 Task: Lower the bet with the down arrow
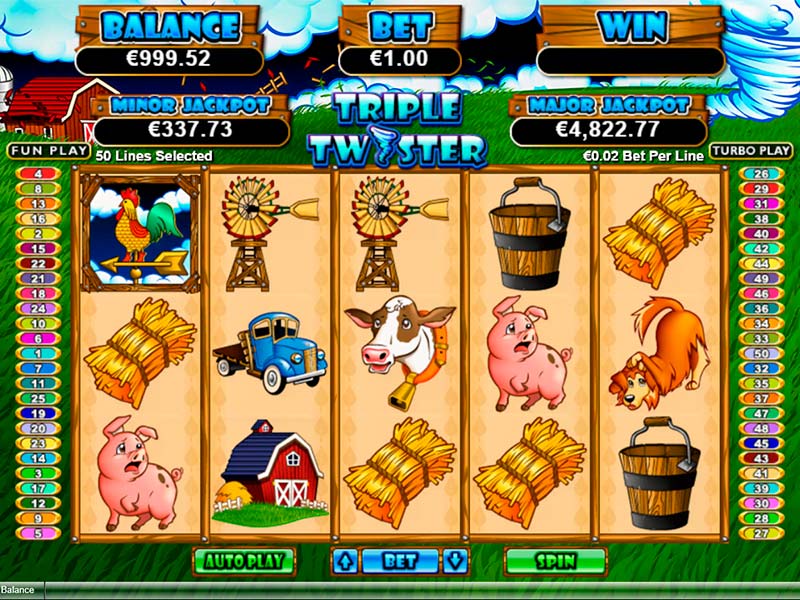pyautogui.click(x=455, y=560)
